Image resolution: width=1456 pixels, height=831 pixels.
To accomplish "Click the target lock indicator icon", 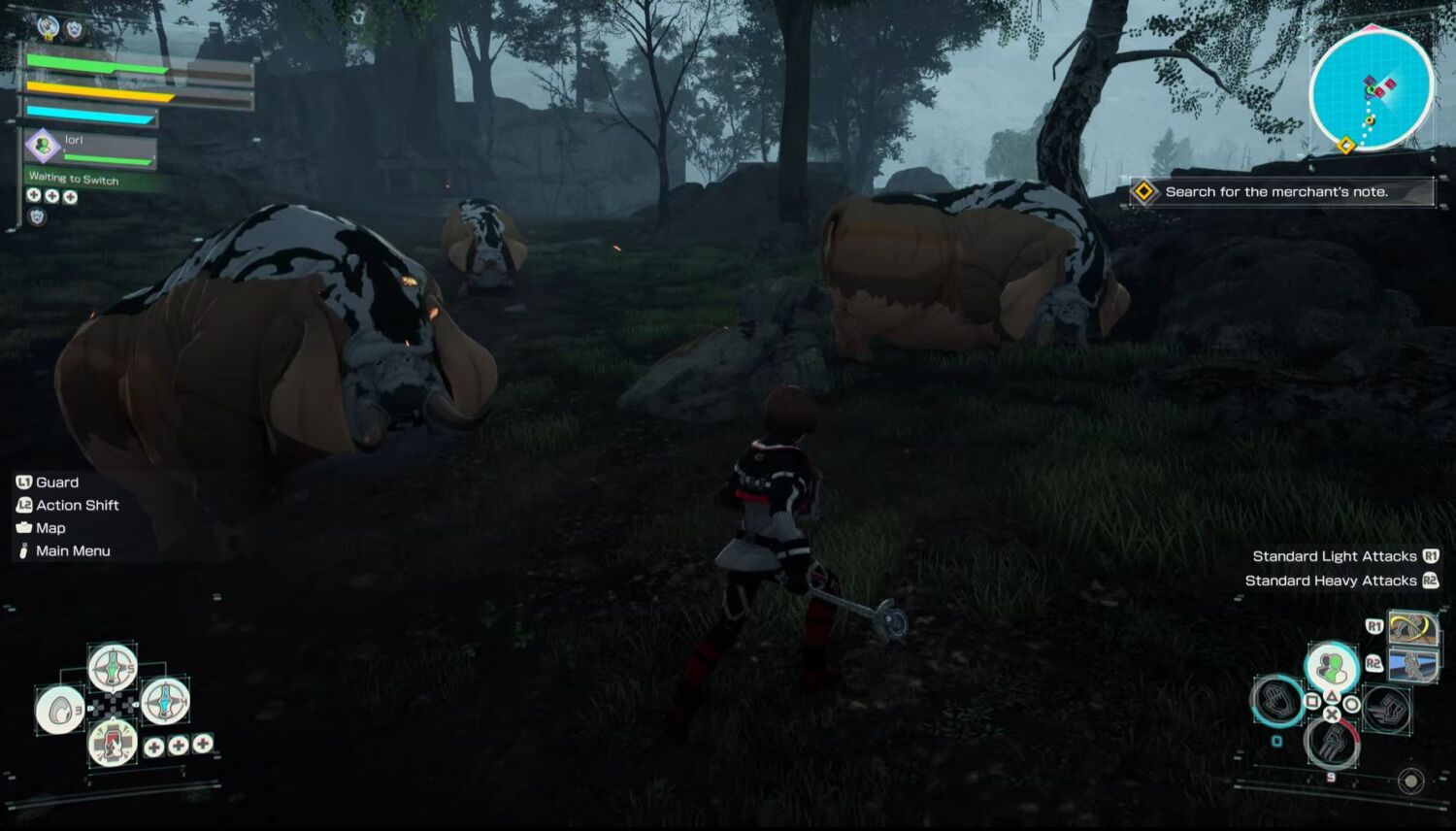I will click(x=1411, y=781).
